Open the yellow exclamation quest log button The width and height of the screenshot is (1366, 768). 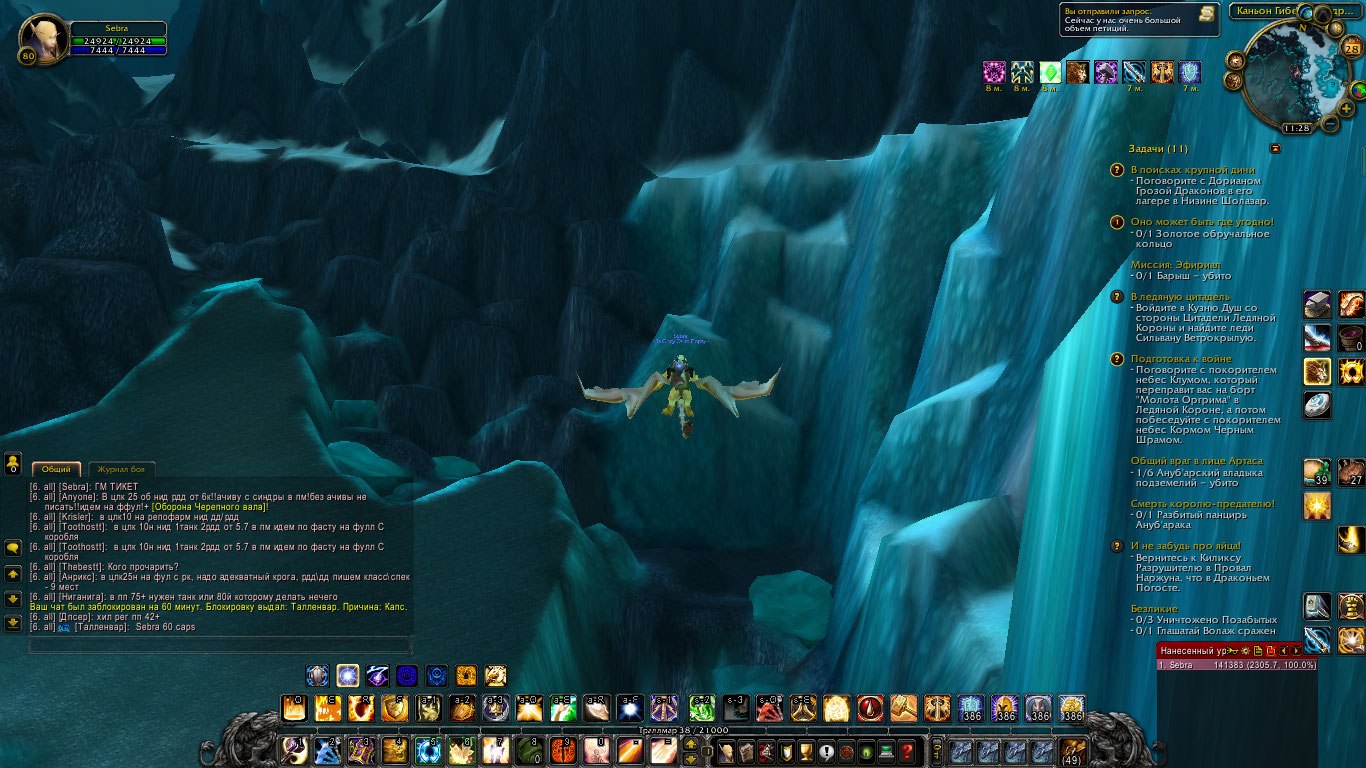tap(826, 752)
